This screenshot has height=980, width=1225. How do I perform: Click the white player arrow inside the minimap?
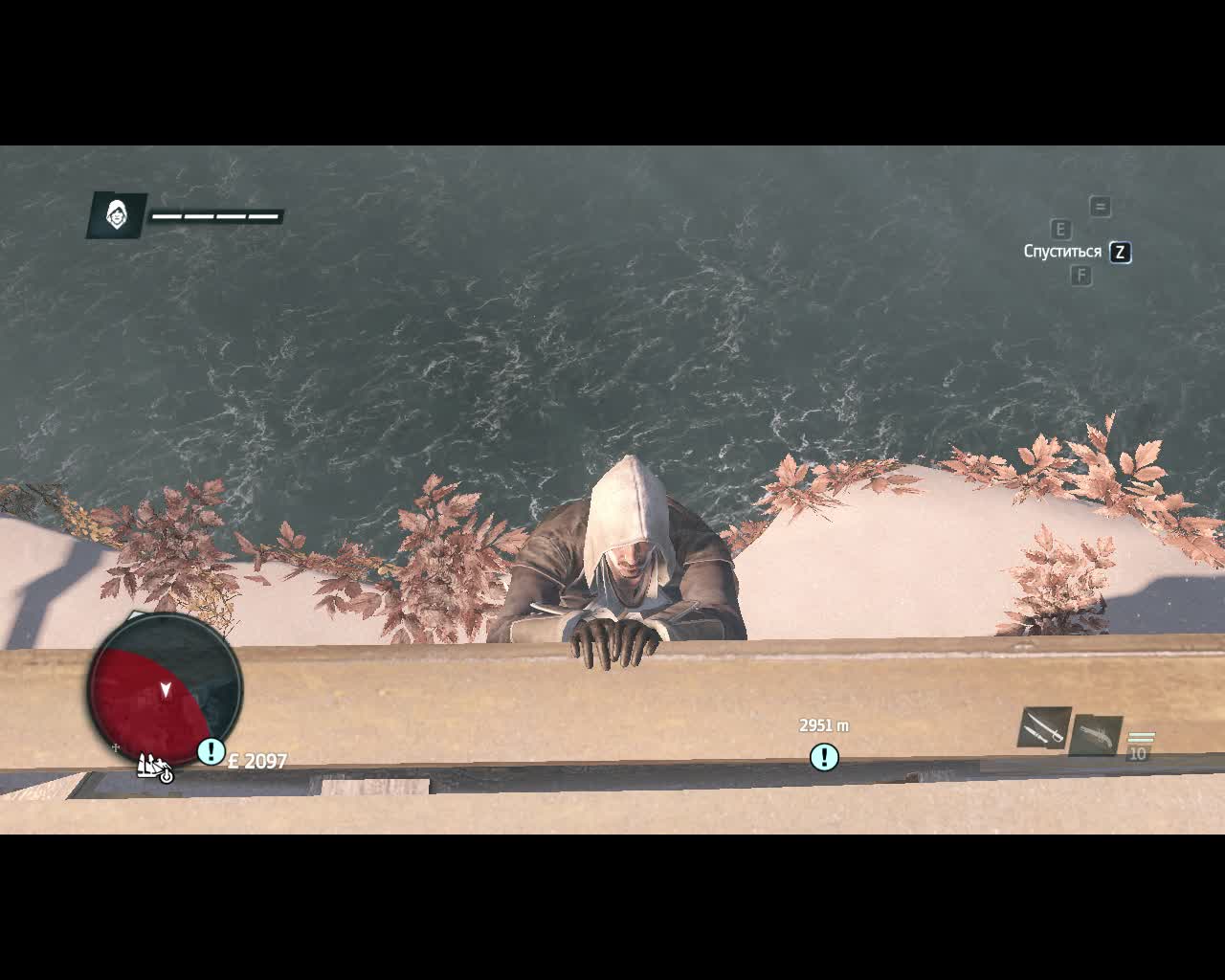tap(165, 688)
